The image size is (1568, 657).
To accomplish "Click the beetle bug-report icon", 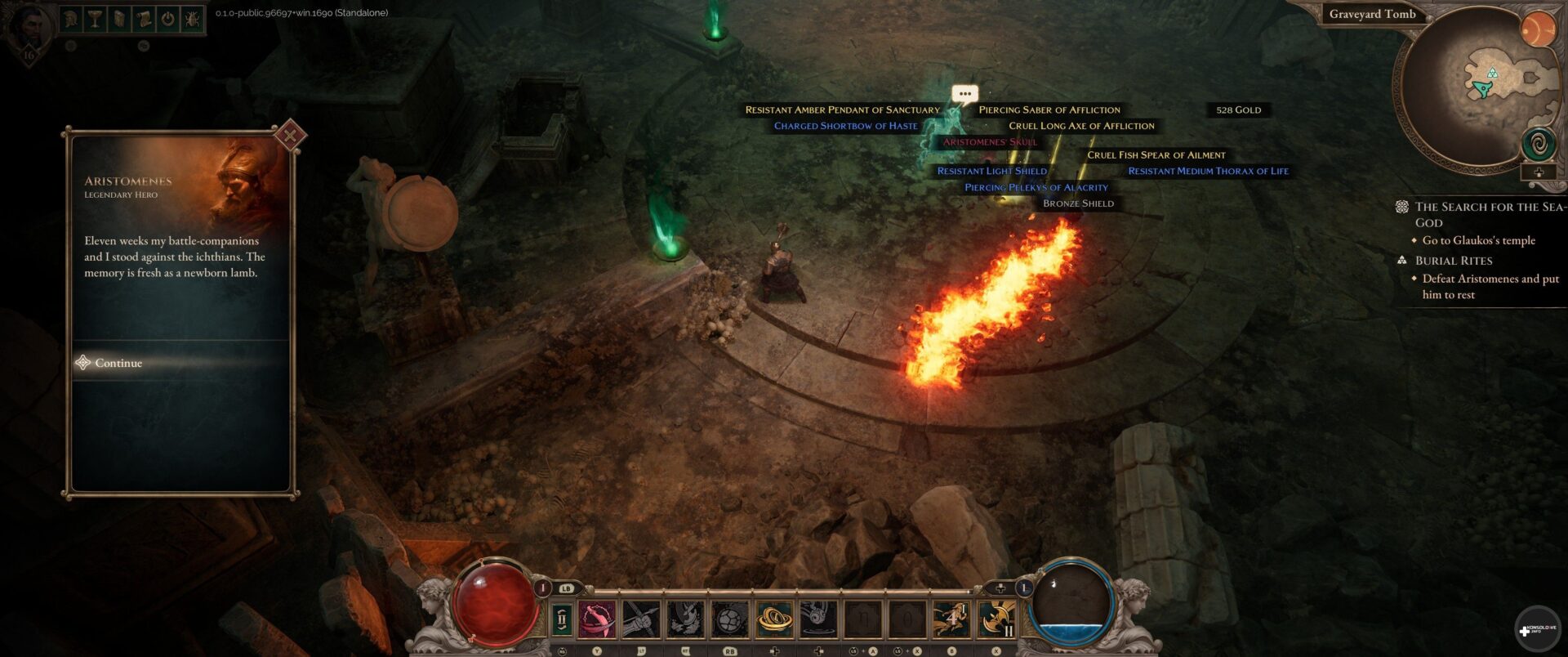I will click(x=192, y=19).
